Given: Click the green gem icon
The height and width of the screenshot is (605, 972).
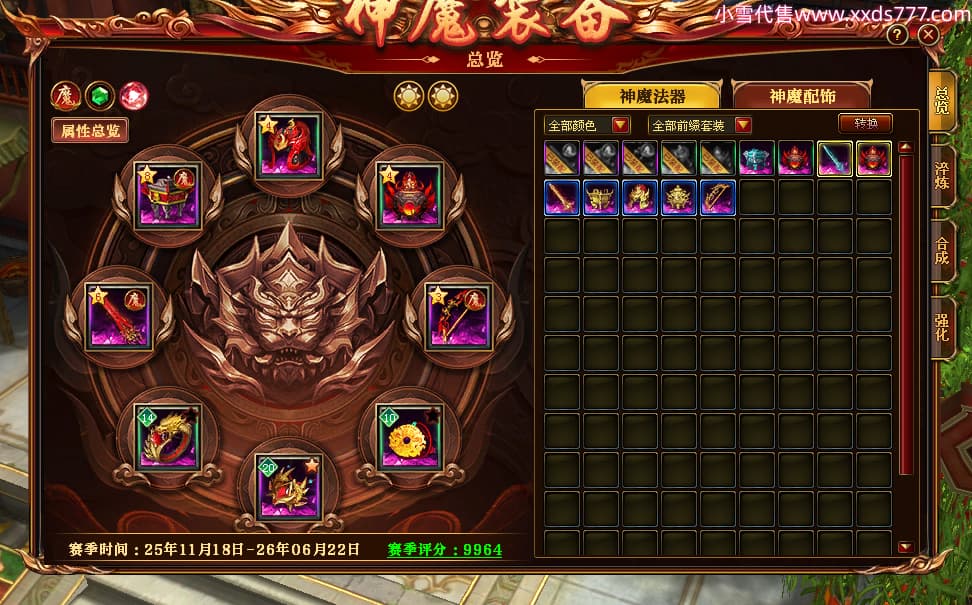Looking at the screenshot, I should tap(99, 95).
